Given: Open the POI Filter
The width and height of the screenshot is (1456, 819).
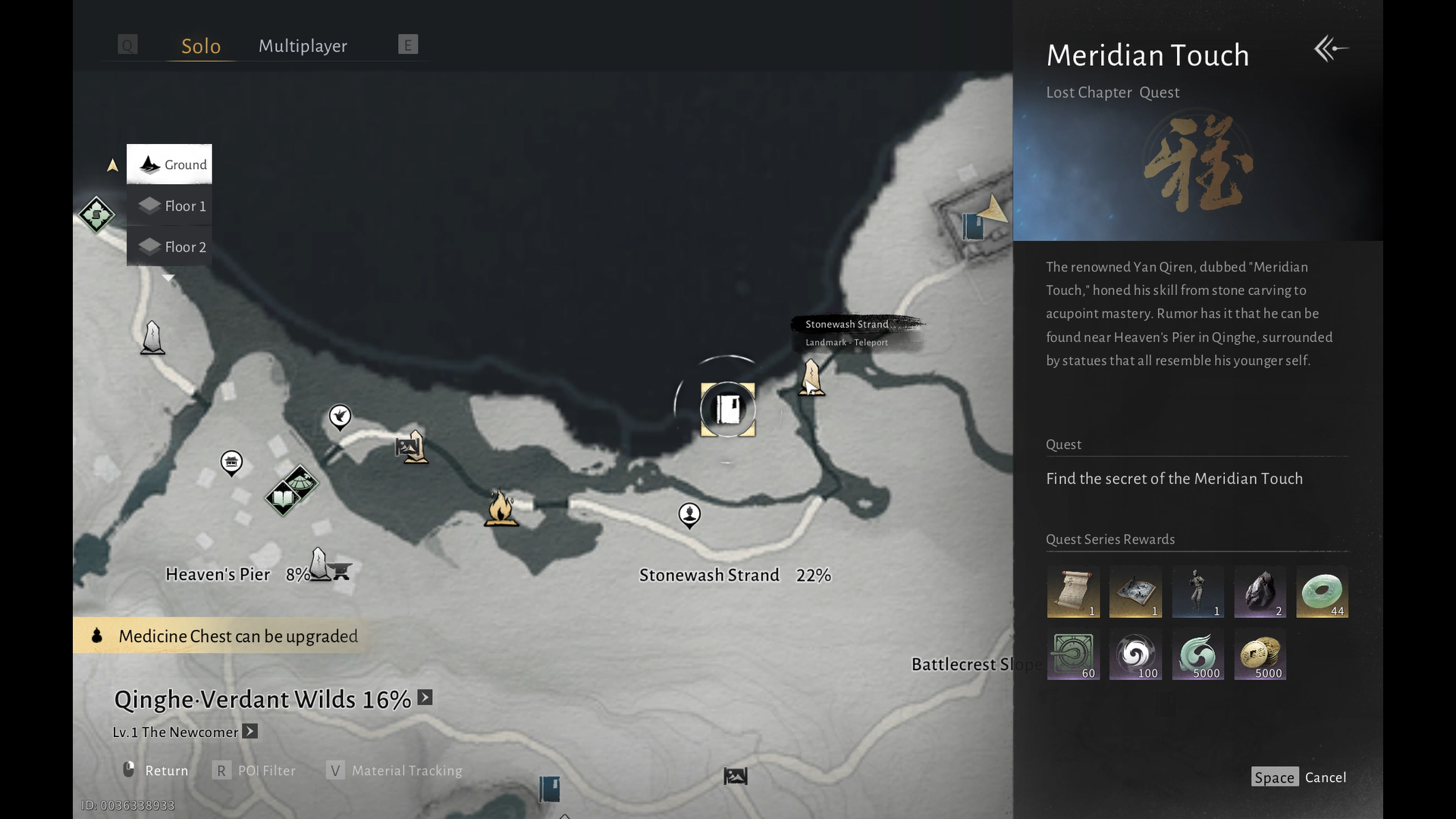Looking at the screenshot, I should point(255,771).
